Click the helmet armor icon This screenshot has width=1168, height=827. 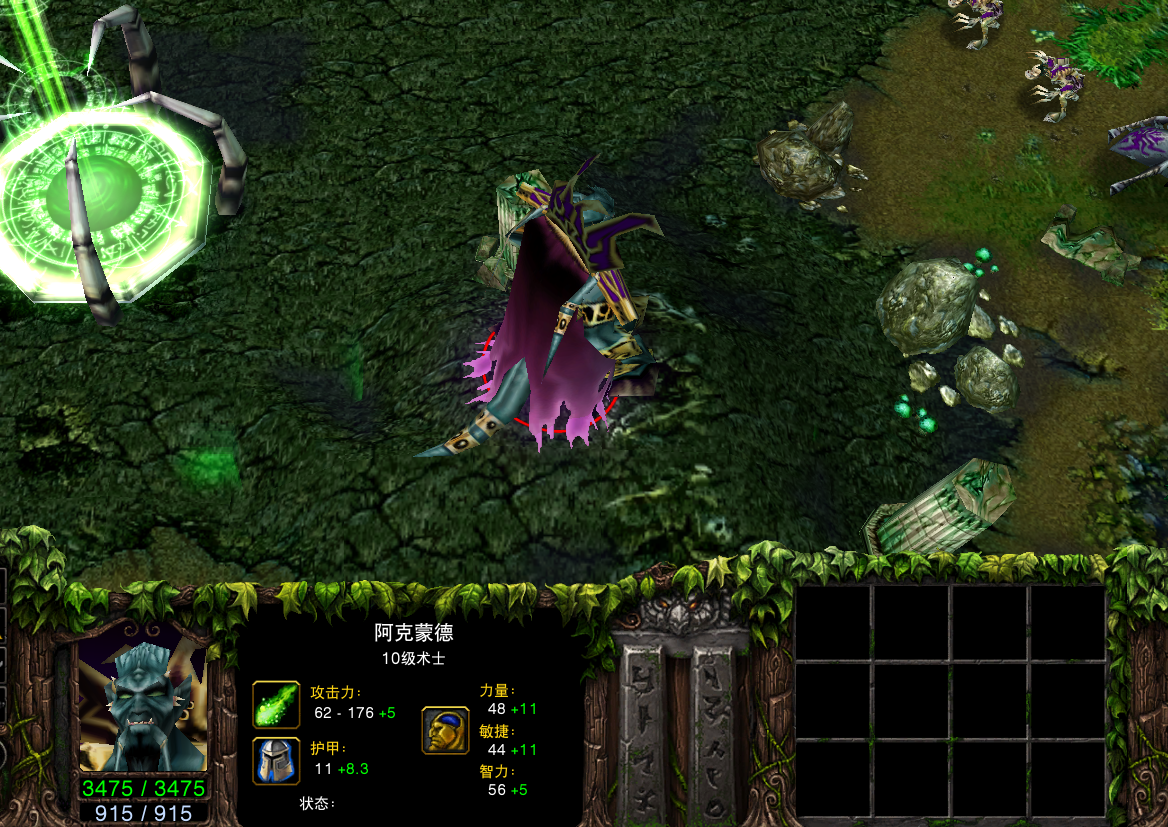point(276,762)
